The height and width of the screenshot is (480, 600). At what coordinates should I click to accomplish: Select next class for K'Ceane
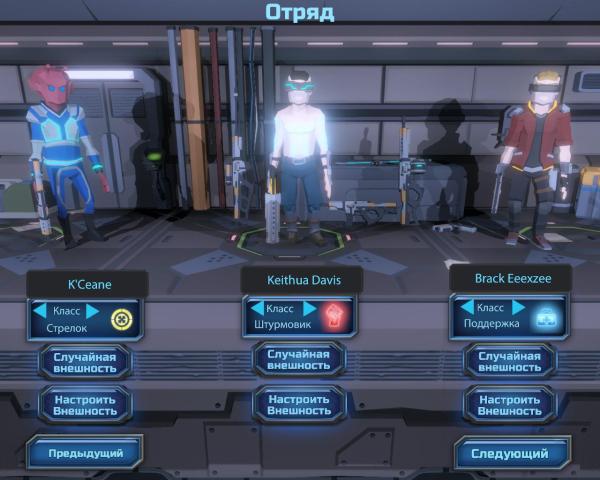click(x=93, y=311)
